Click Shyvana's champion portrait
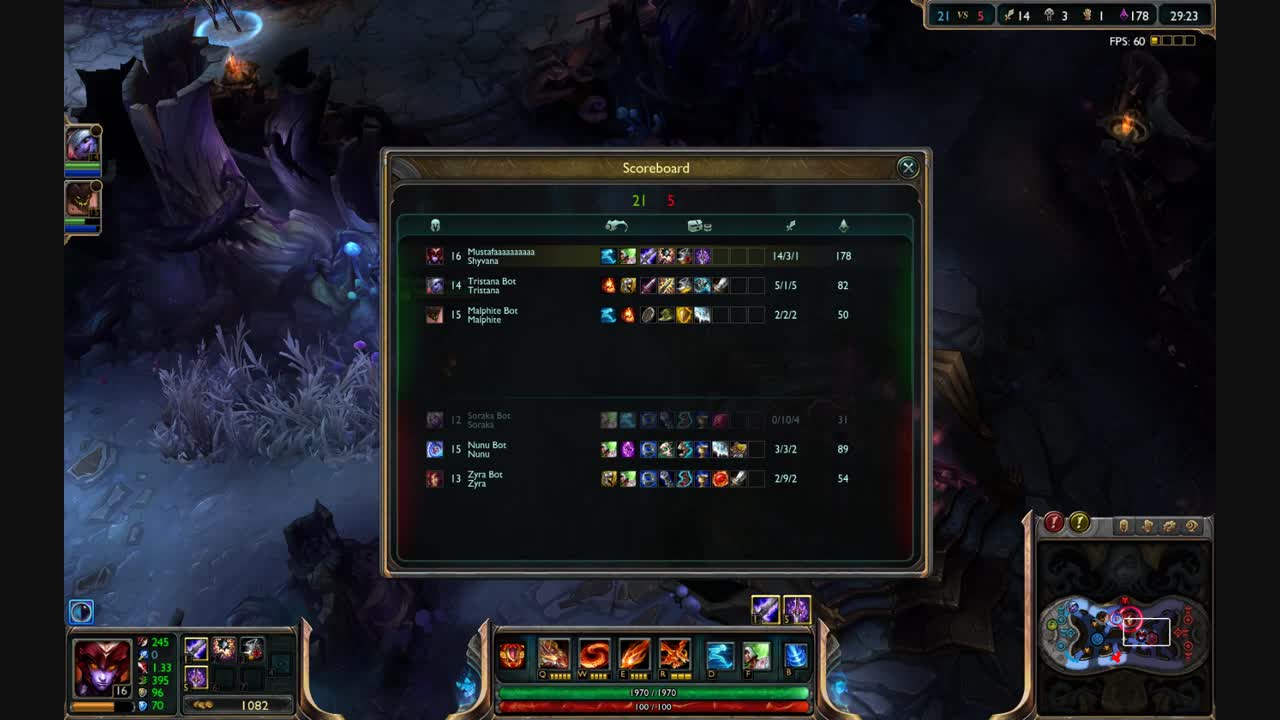 pyautogui.click(x=102, y=667)
